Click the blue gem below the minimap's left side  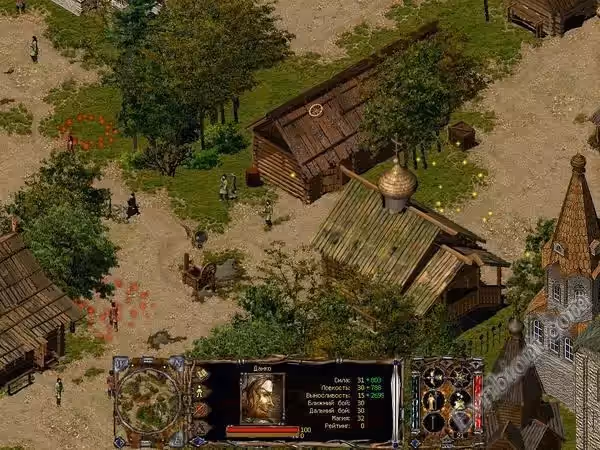click(120, 440)
